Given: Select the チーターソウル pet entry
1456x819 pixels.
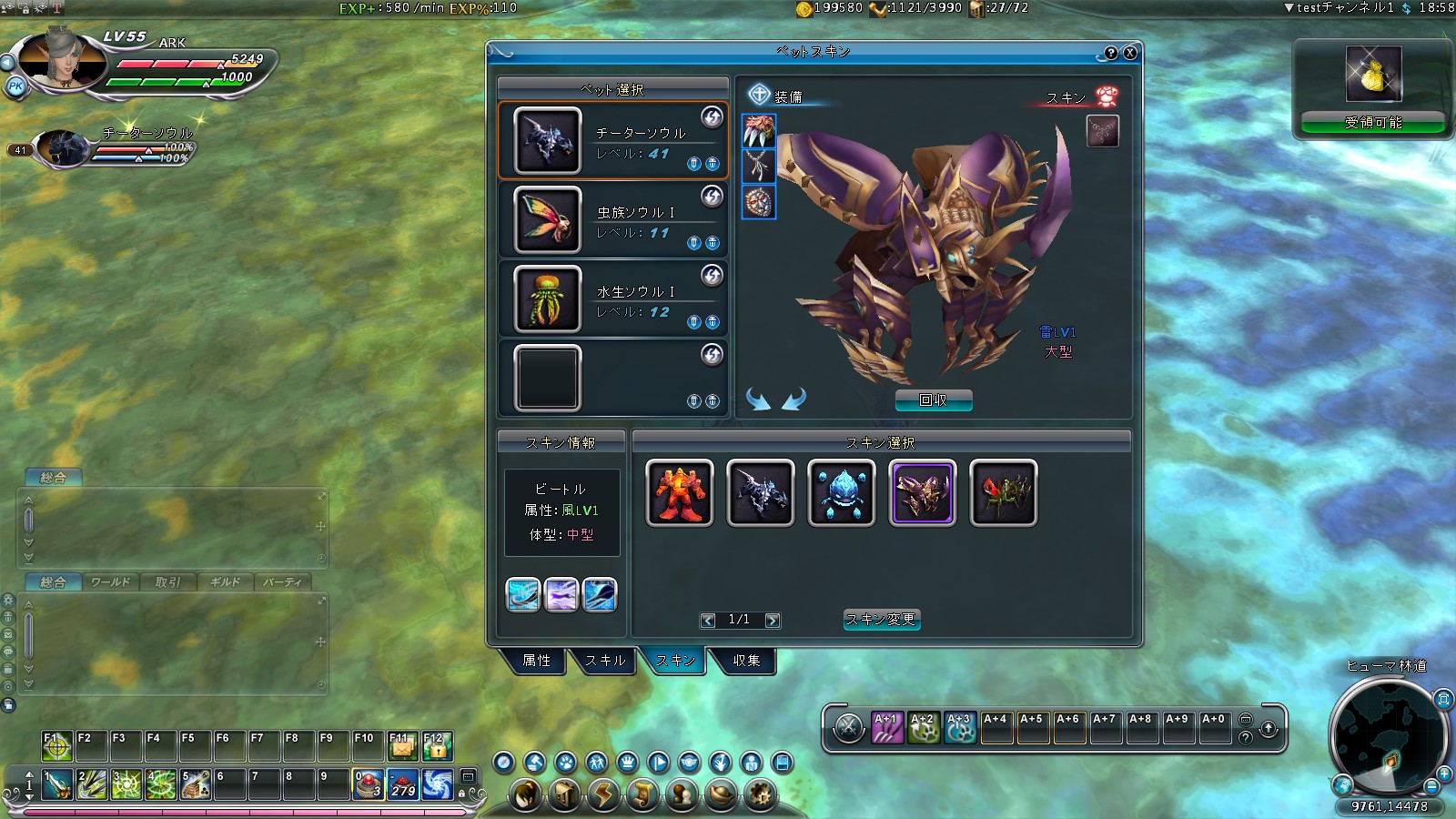Looking at the screenshot, I should 612,141.
